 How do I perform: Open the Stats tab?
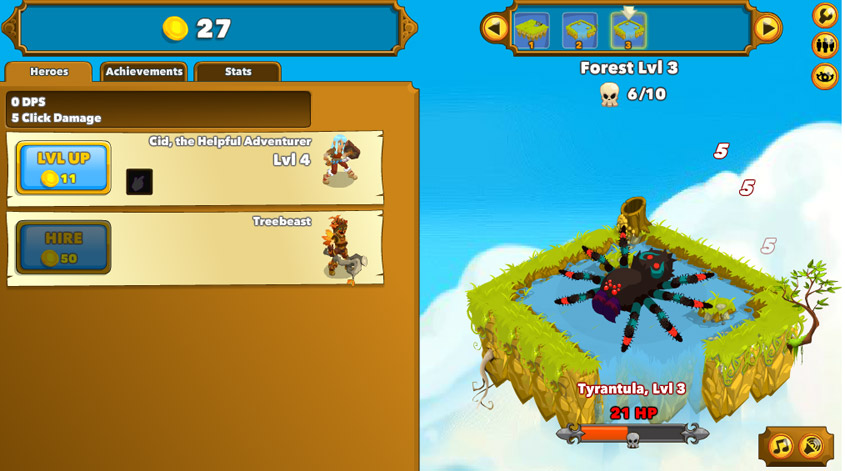238,72
